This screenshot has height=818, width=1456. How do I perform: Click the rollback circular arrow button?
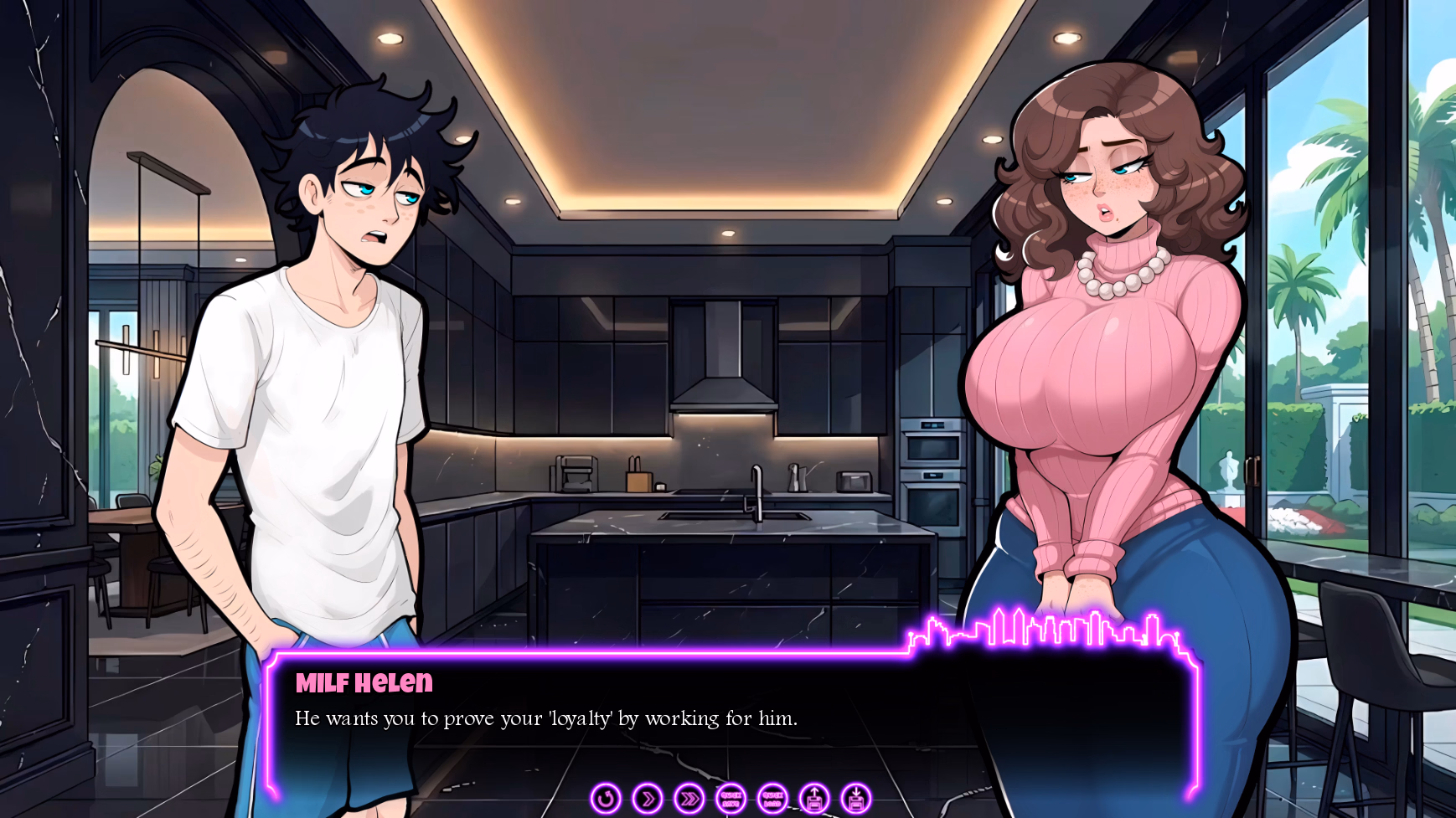coord(606,799)
